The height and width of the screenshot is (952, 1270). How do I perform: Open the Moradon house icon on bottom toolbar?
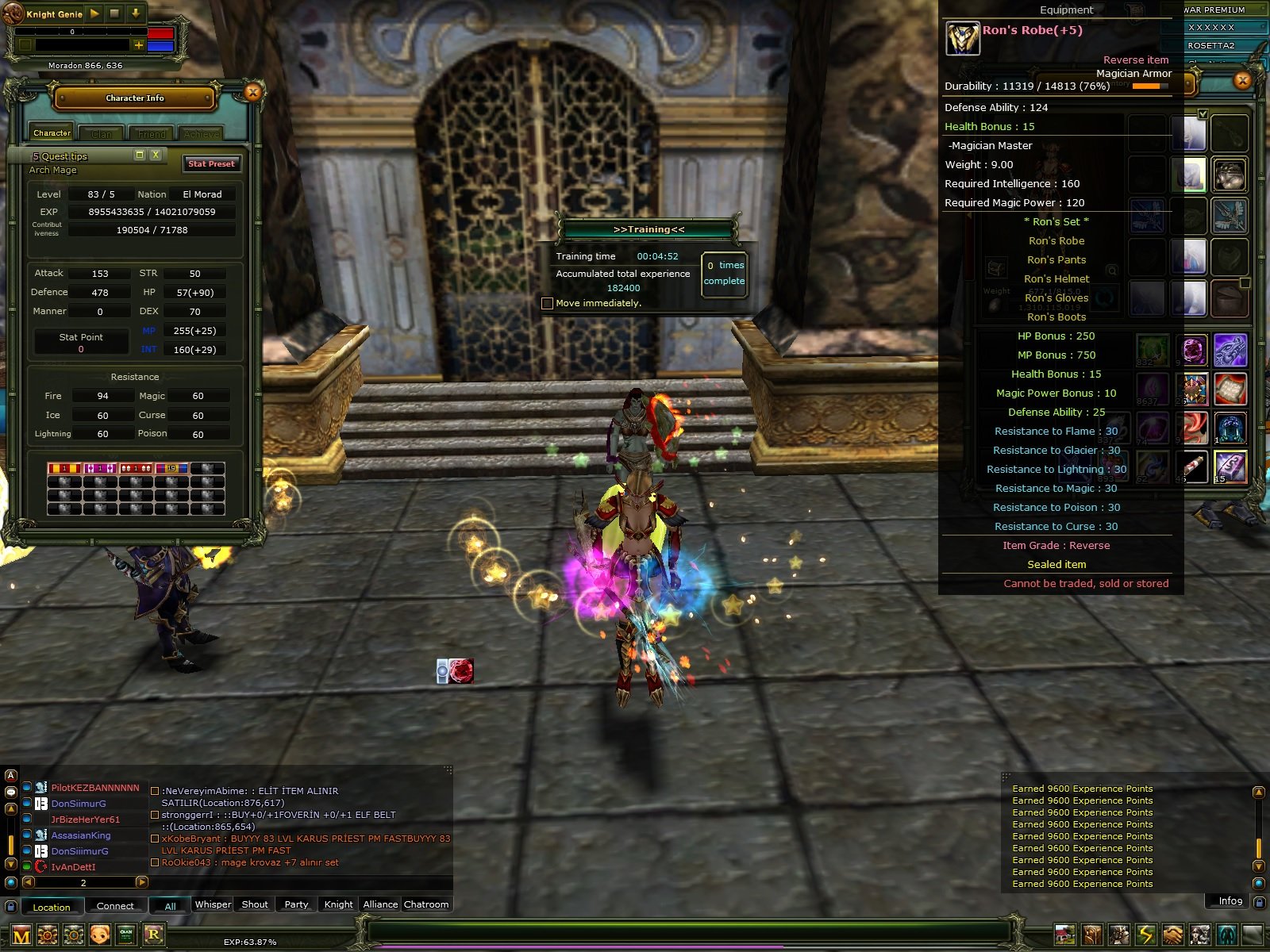click(1065, 934)
